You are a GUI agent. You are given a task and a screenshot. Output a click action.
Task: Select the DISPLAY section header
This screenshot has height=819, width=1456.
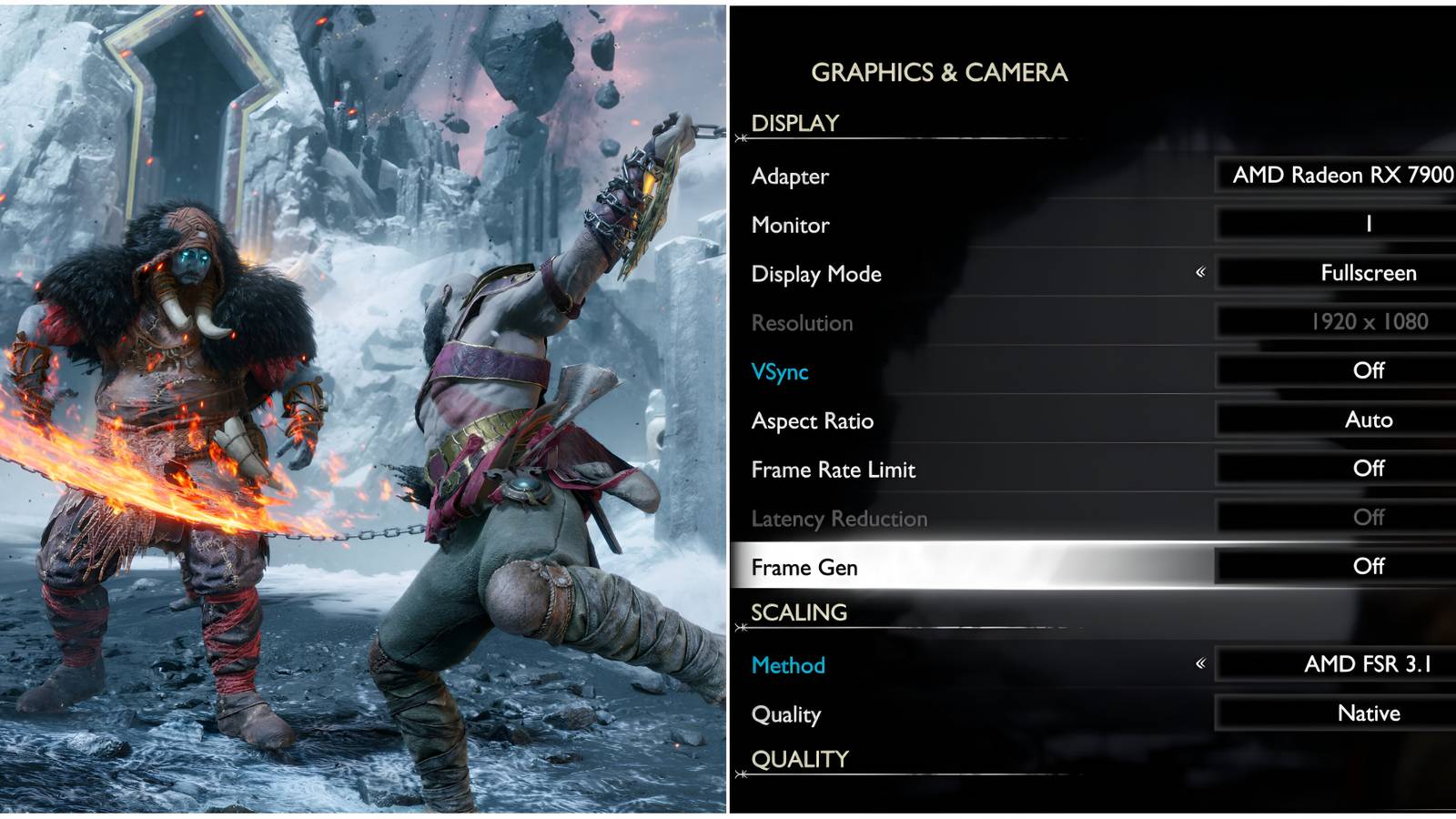[x=794, y=122]
